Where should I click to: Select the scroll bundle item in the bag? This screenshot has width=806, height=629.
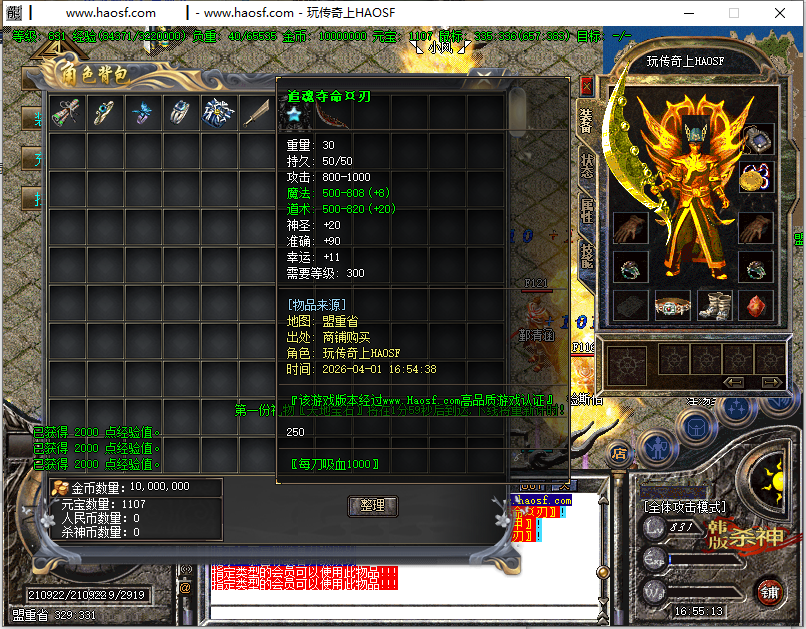pos(67,112)
